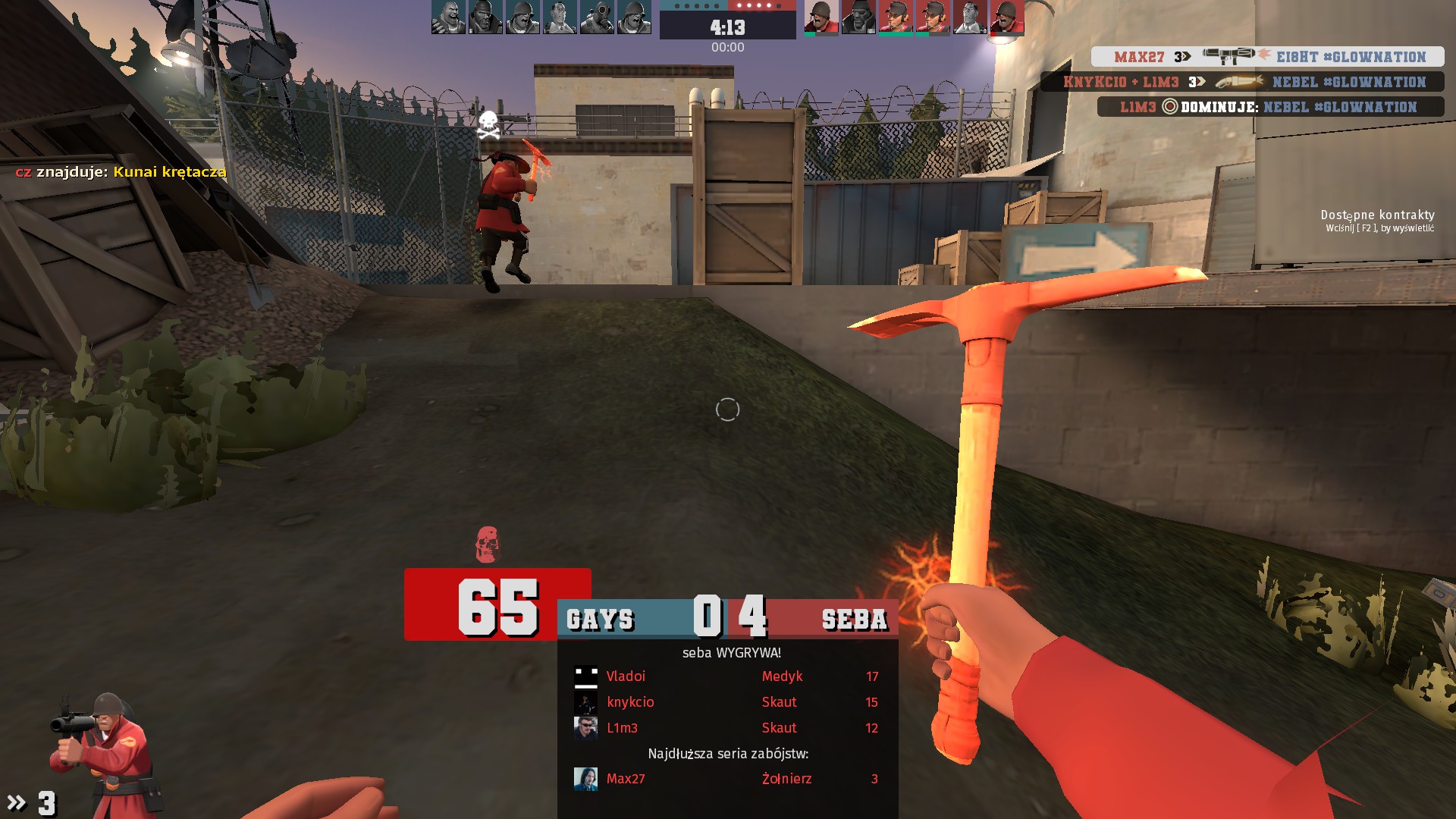Click the Max27 rocket launcher kill feed entry

click(1267, 57)
